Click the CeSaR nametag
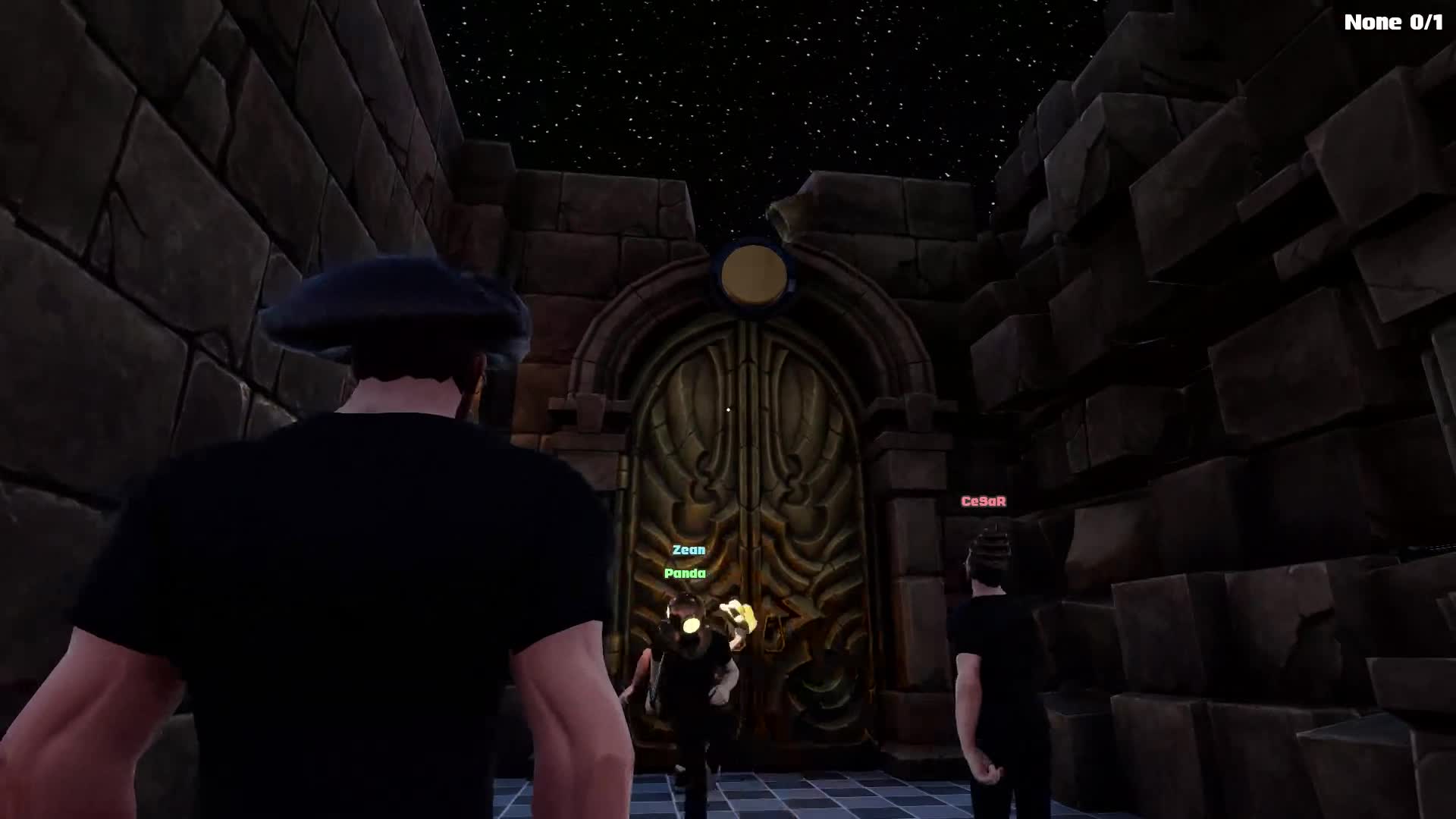This screenshot has width=1456, height=819. point(984,500)
